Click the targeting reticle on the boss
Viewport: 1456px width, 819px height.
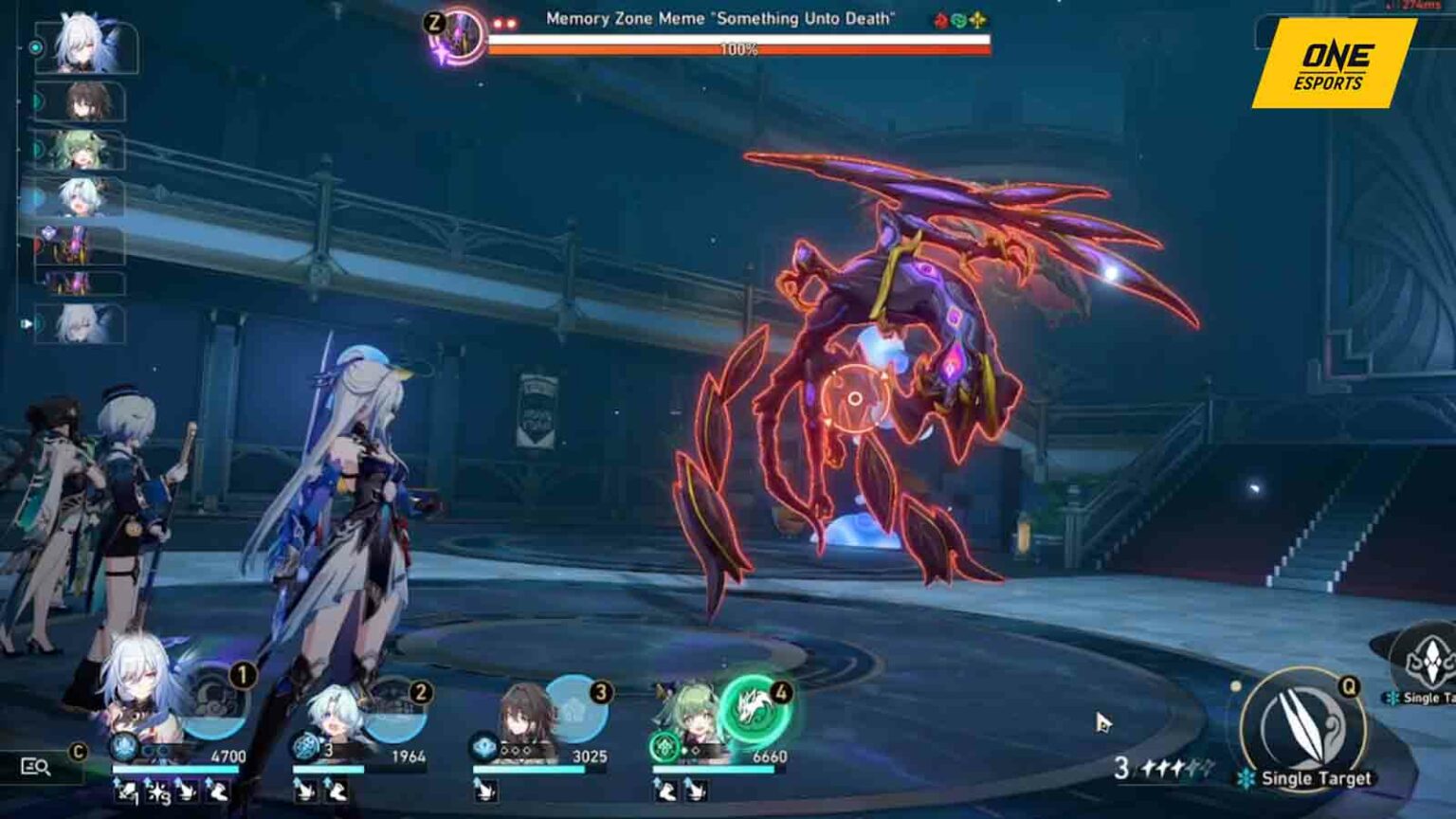point(856,398)
